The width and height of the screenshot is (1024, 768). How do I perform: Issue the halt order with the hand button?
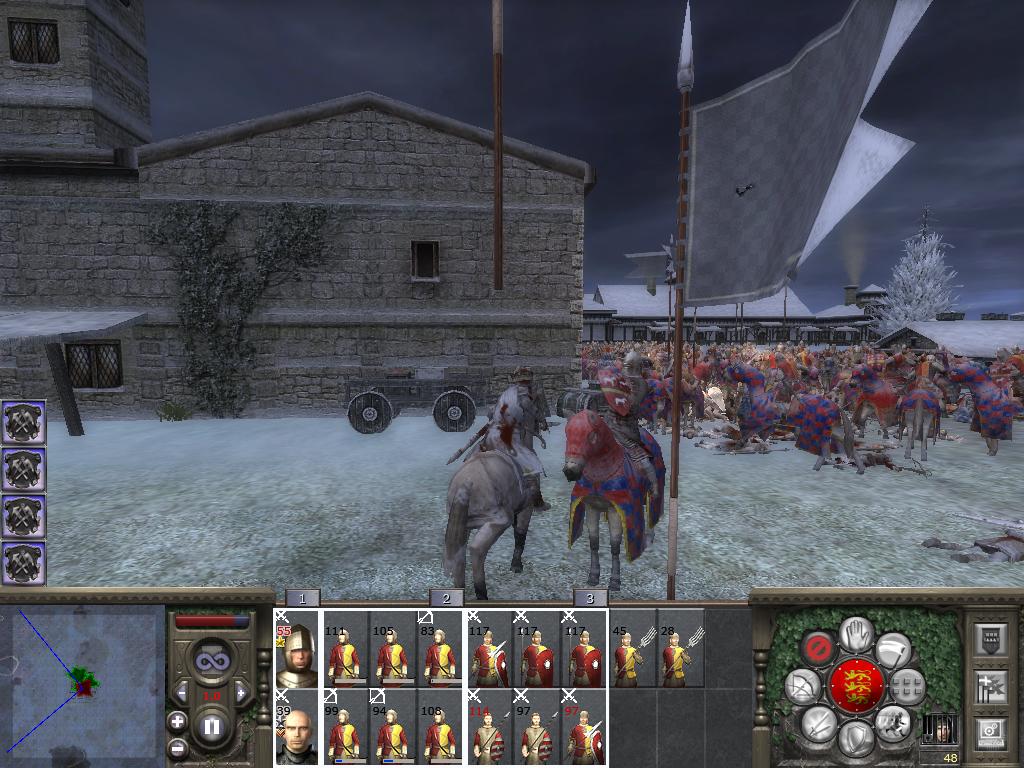(854, 633)
